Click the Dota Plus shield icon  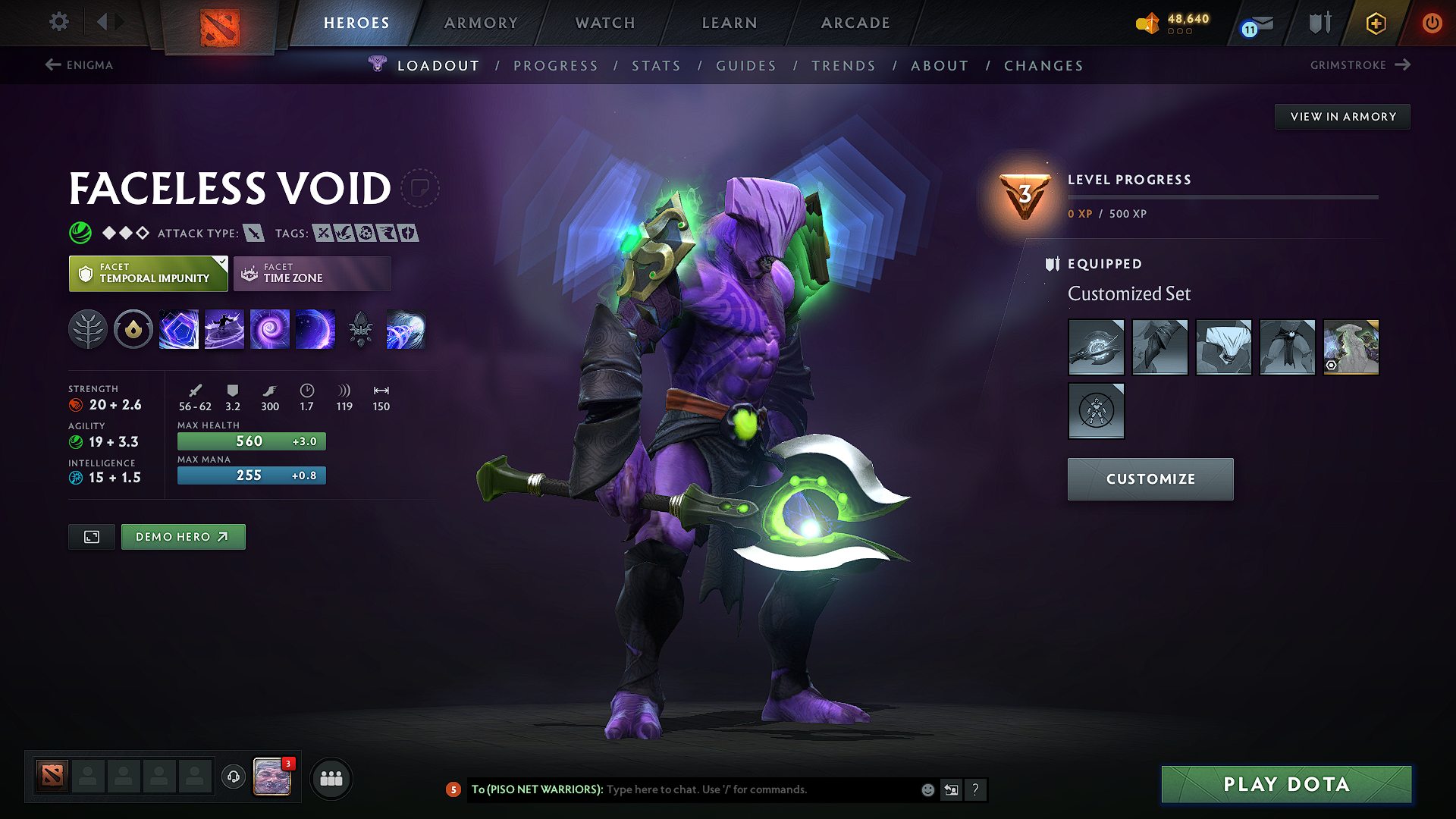[x=1319, y=23]
